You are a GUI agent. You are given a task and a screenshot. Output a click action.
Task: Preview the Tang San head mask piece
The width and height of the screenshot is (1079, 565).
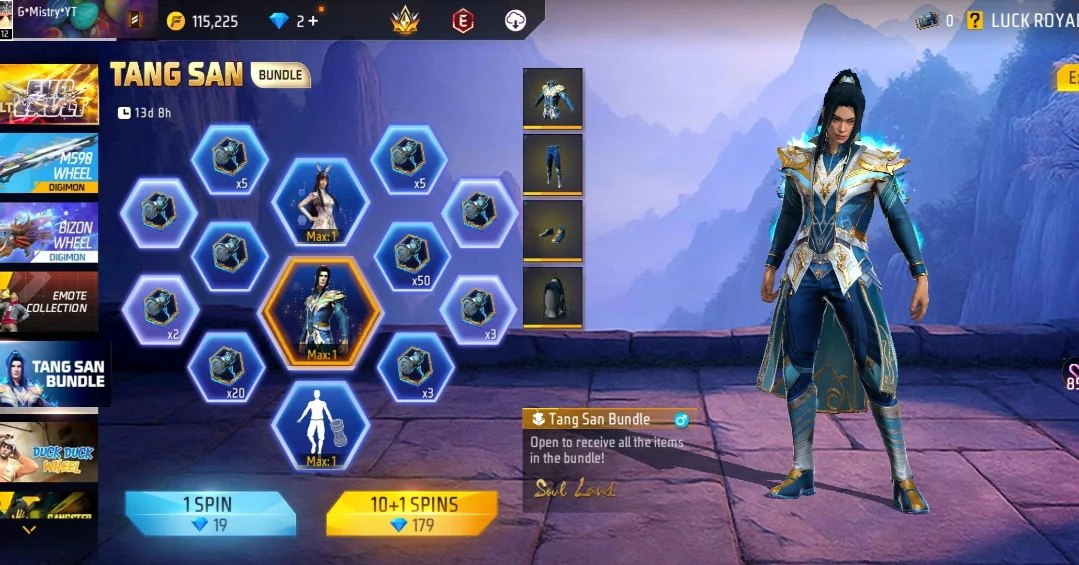552,296
